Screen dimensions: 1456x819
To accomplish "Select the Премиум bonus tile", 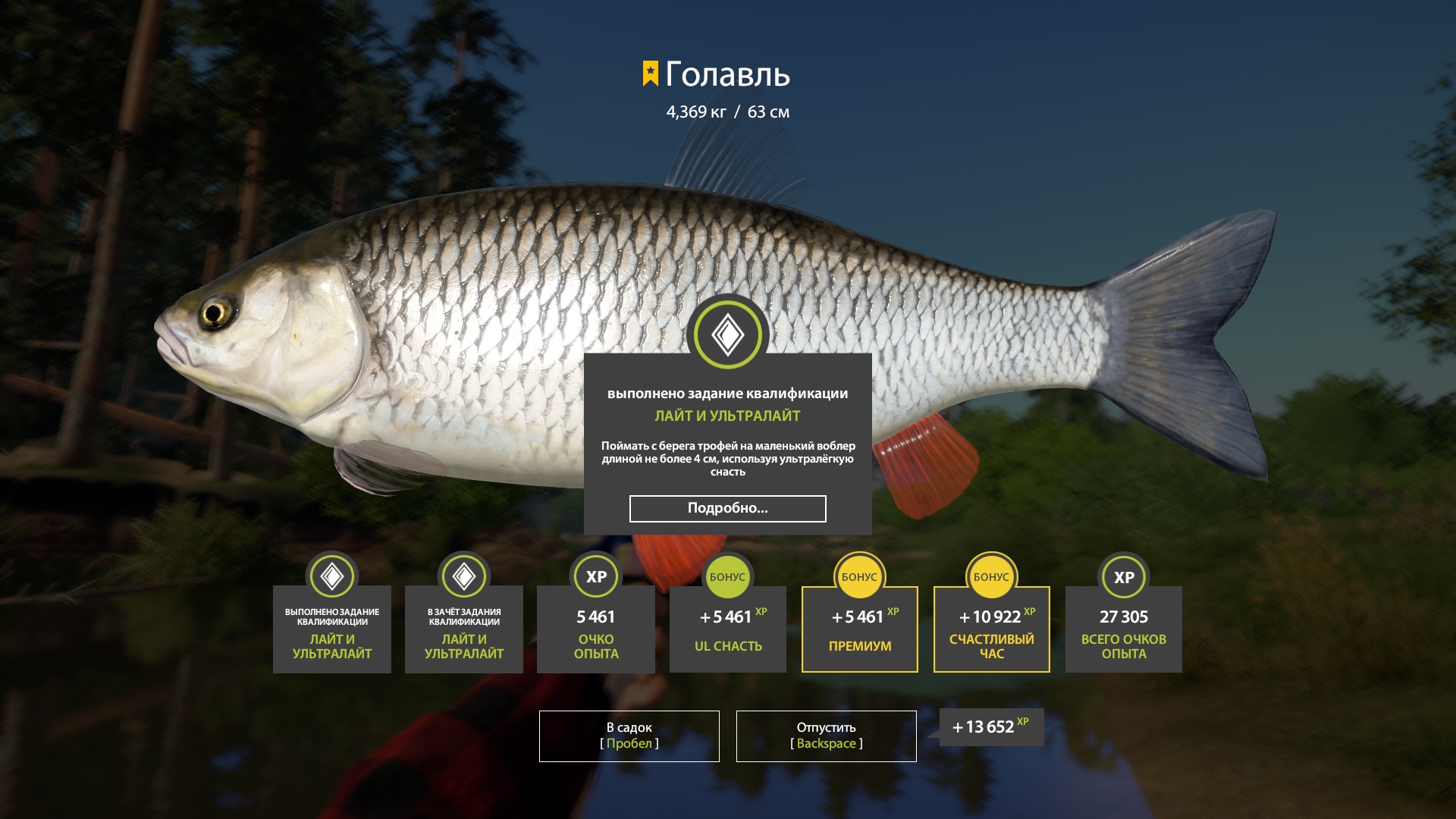I will click(859, 629).
